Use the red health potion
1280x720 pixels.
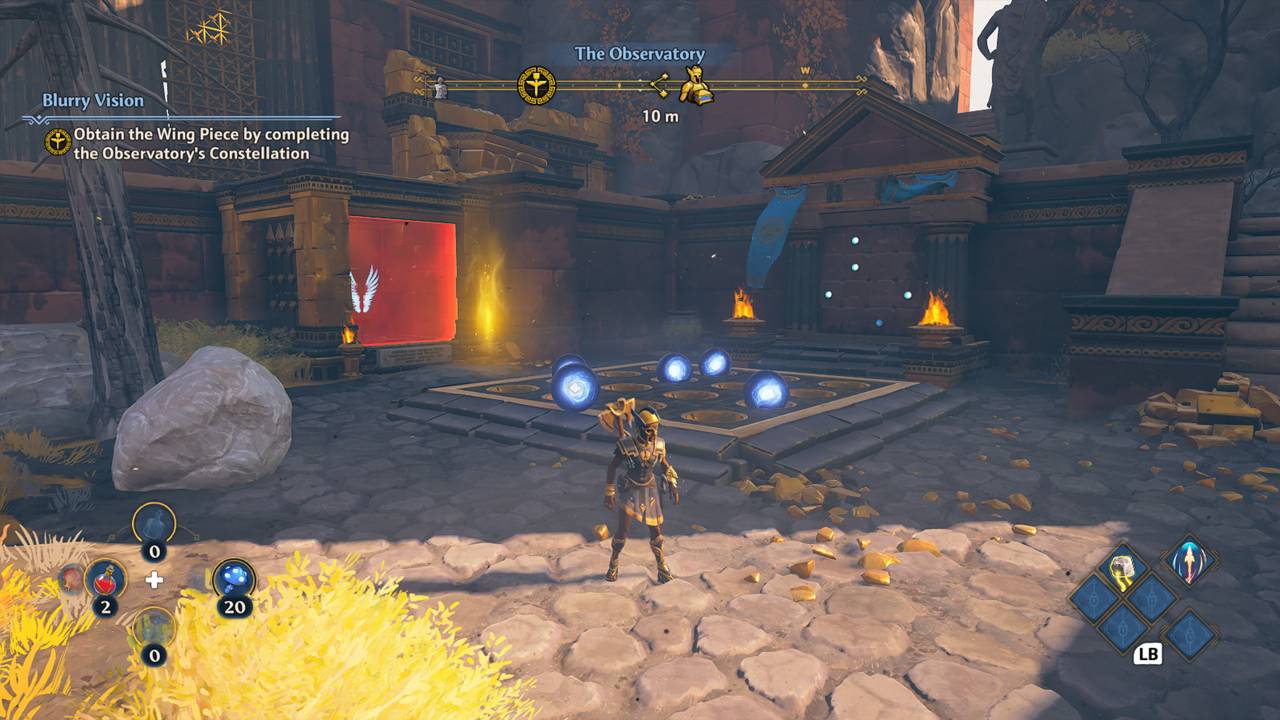pyautogui.click(x=105, y=579)
